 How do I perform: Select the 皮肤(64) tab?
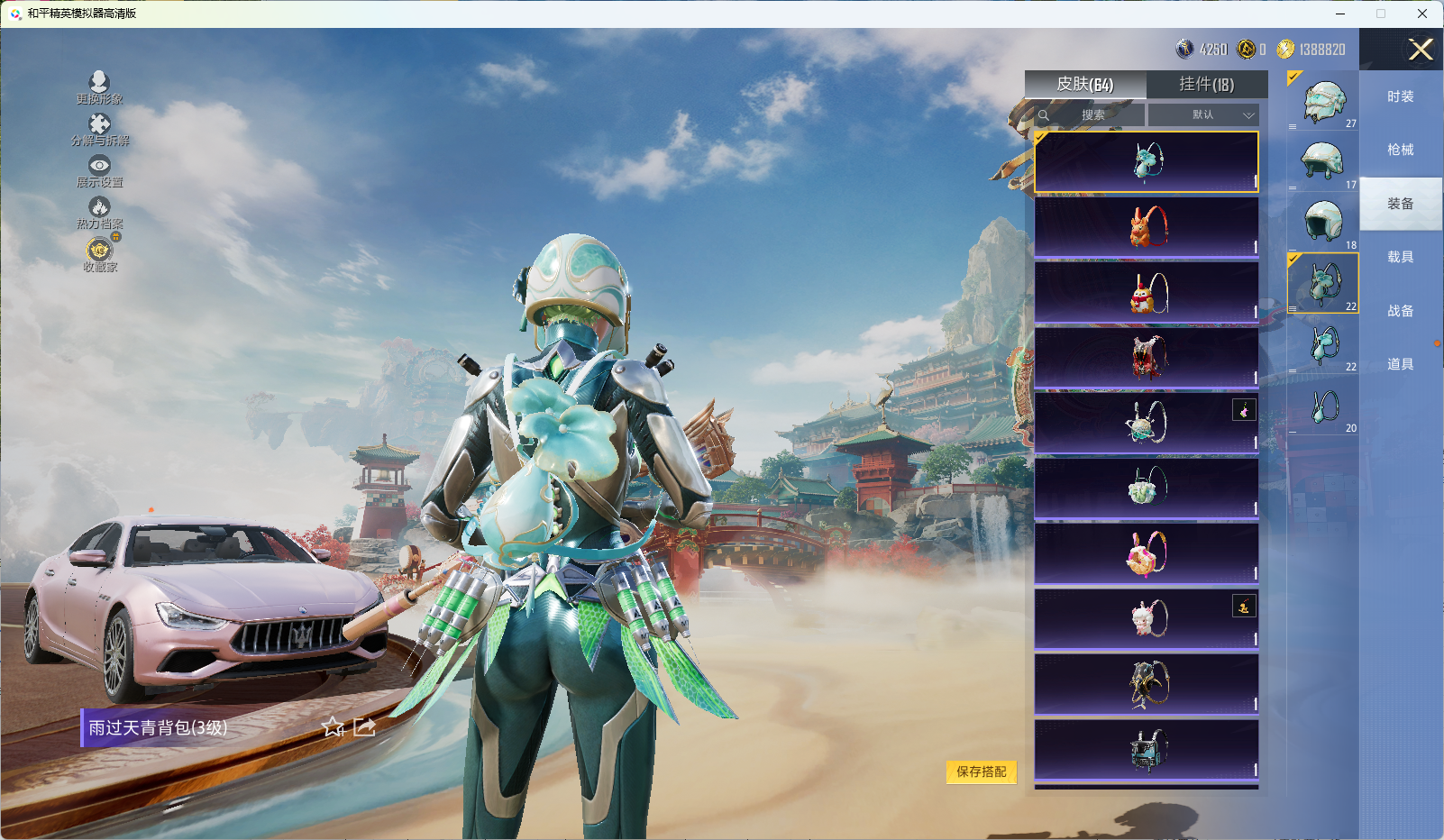click(1085, 85)
